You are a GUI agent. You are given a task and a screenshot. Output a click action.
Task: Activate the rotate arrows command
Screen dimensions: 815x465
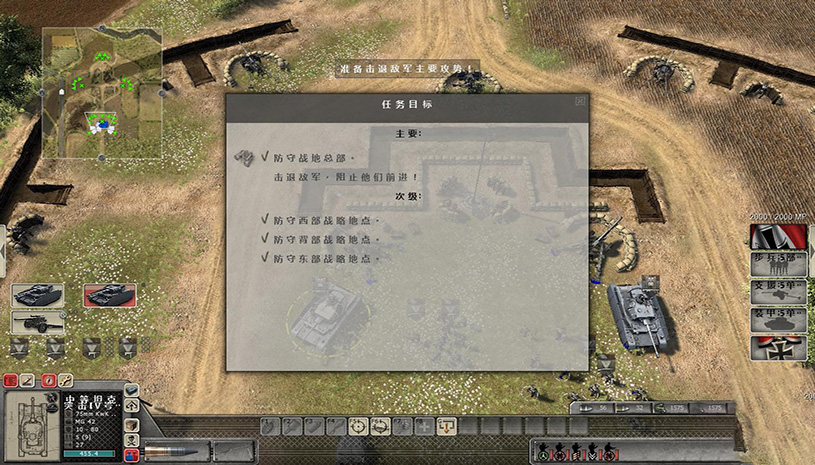click(380, 426)
